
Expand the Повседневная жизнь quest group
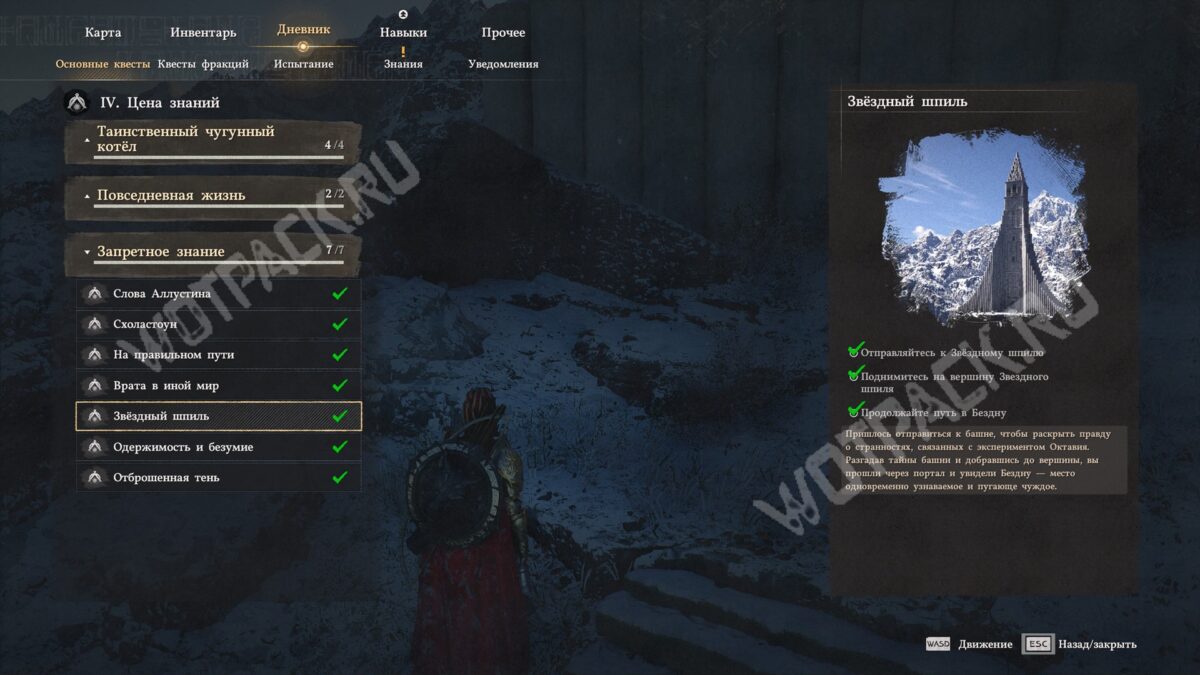point(213,196)
